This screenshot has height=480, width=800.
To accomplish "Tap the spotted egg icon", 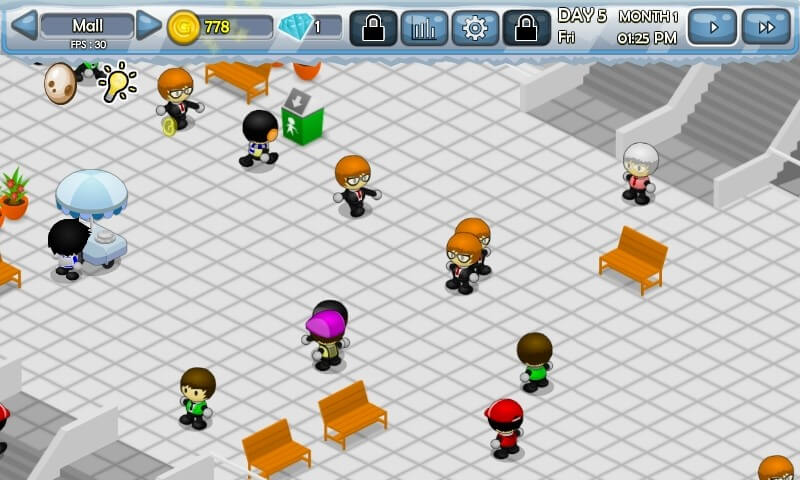I will tap(60, 84).
